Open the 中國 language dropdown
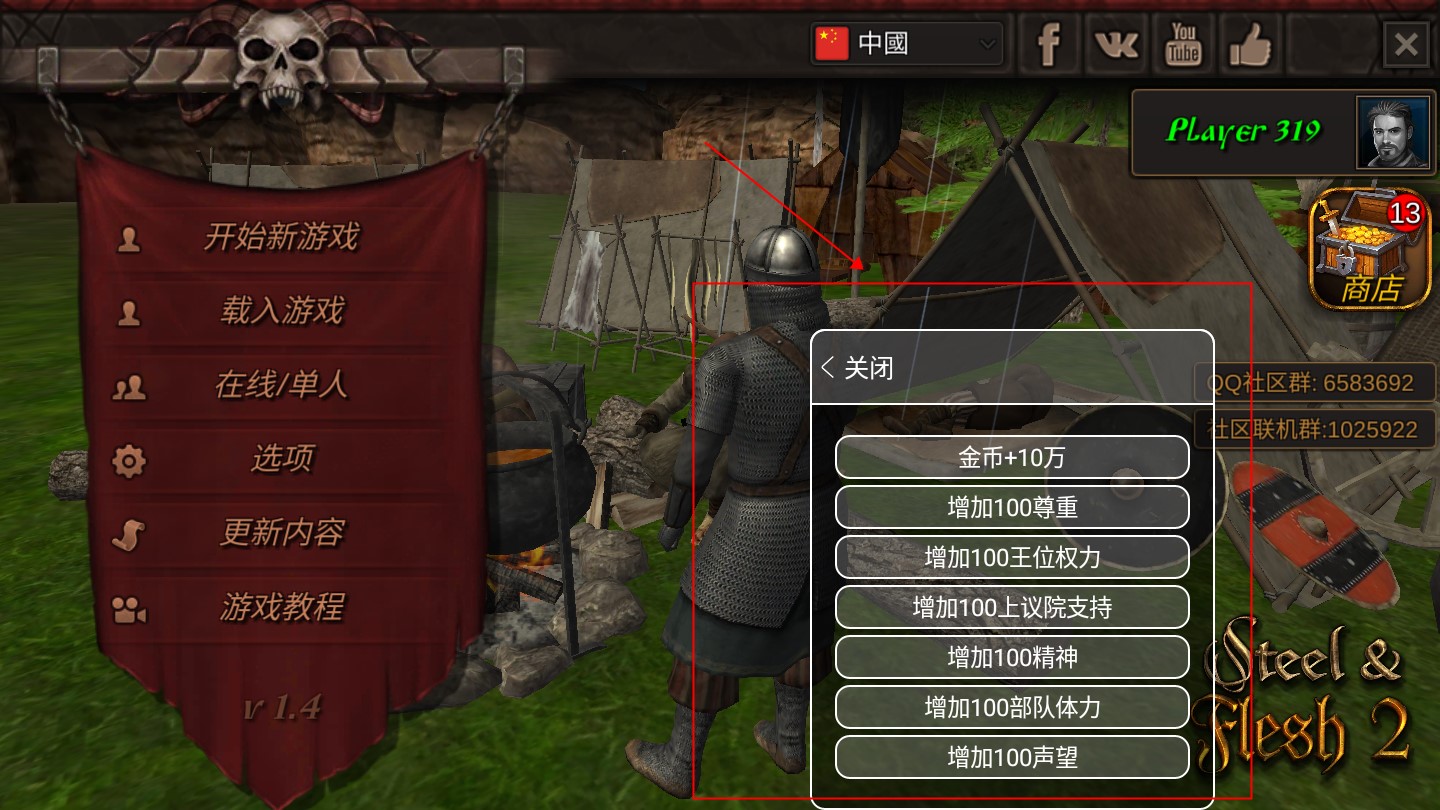Image resolution: width=1440 pixels, height=810 pixels. click(905, 44)
